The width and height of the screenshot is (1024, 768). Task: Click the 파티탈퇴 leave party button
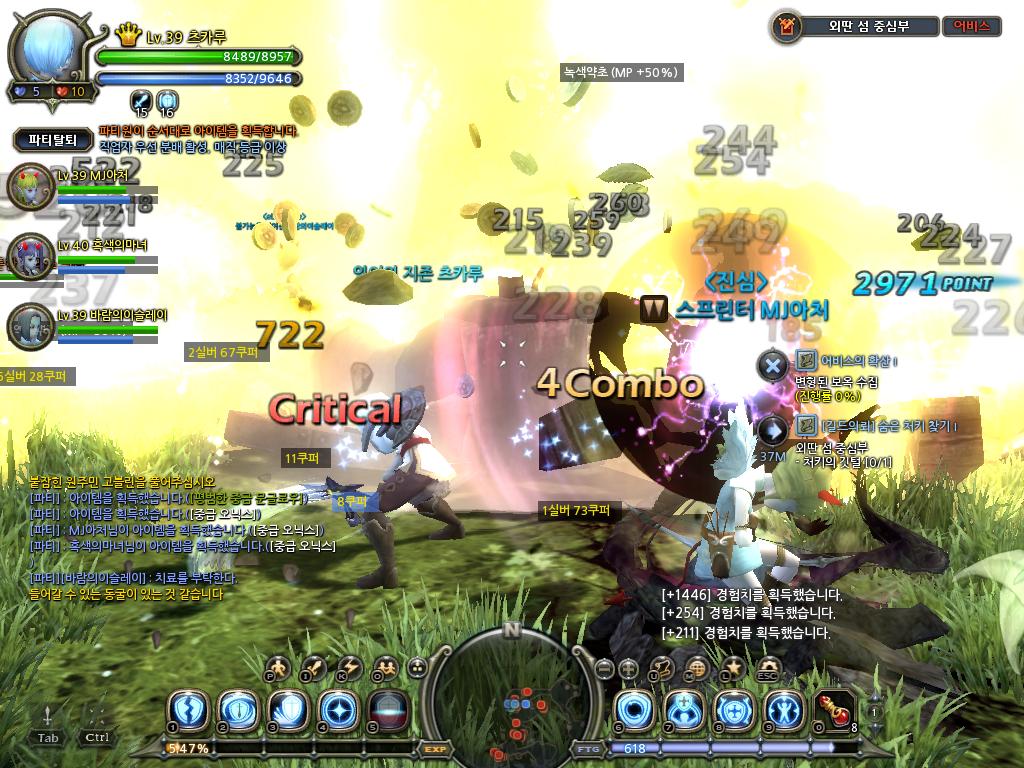point(53,140)
